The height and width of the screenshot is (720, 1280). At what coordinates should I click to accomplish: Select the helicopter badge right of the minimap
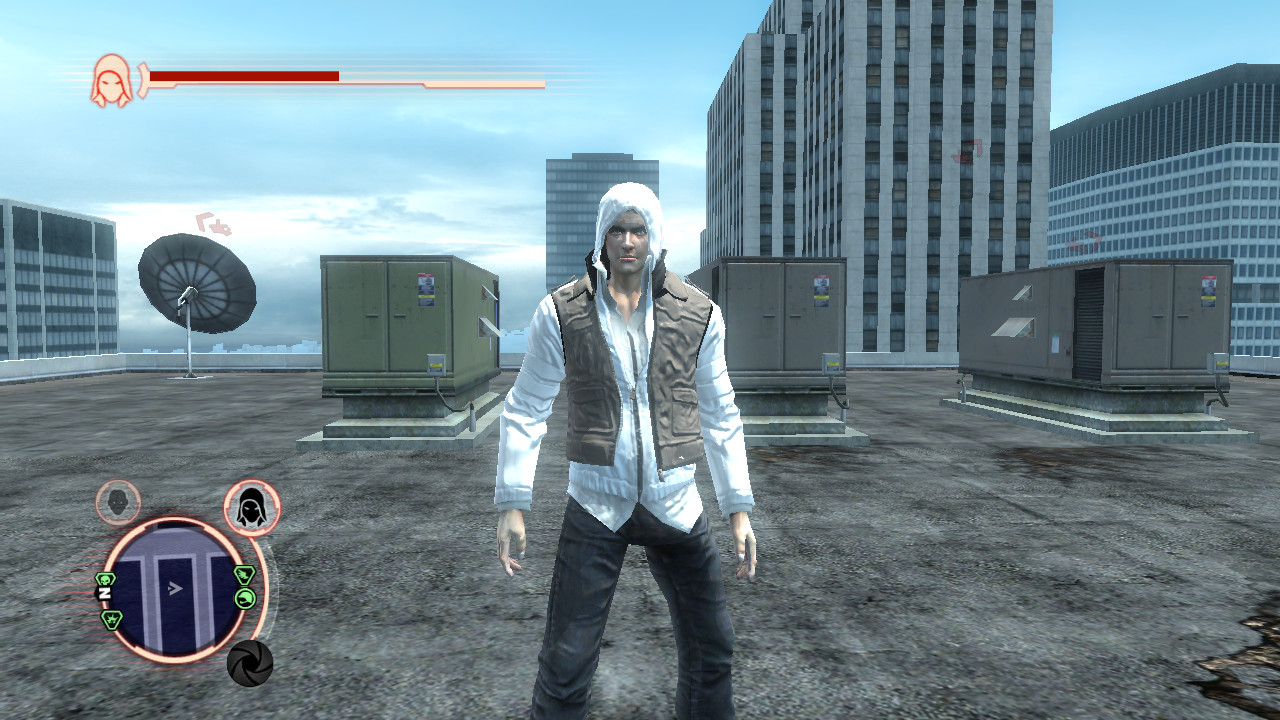pos(245,574)
